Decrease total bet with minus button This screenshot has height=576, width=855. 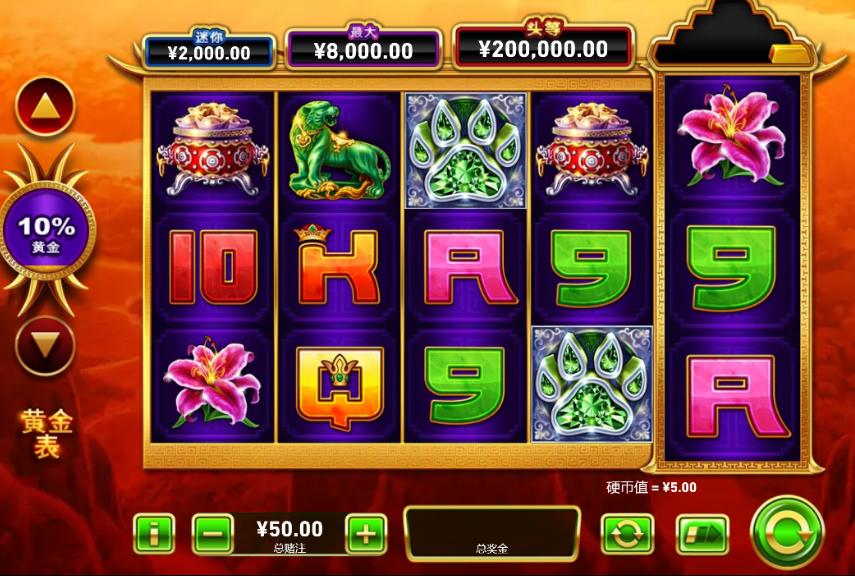(212, 534)
